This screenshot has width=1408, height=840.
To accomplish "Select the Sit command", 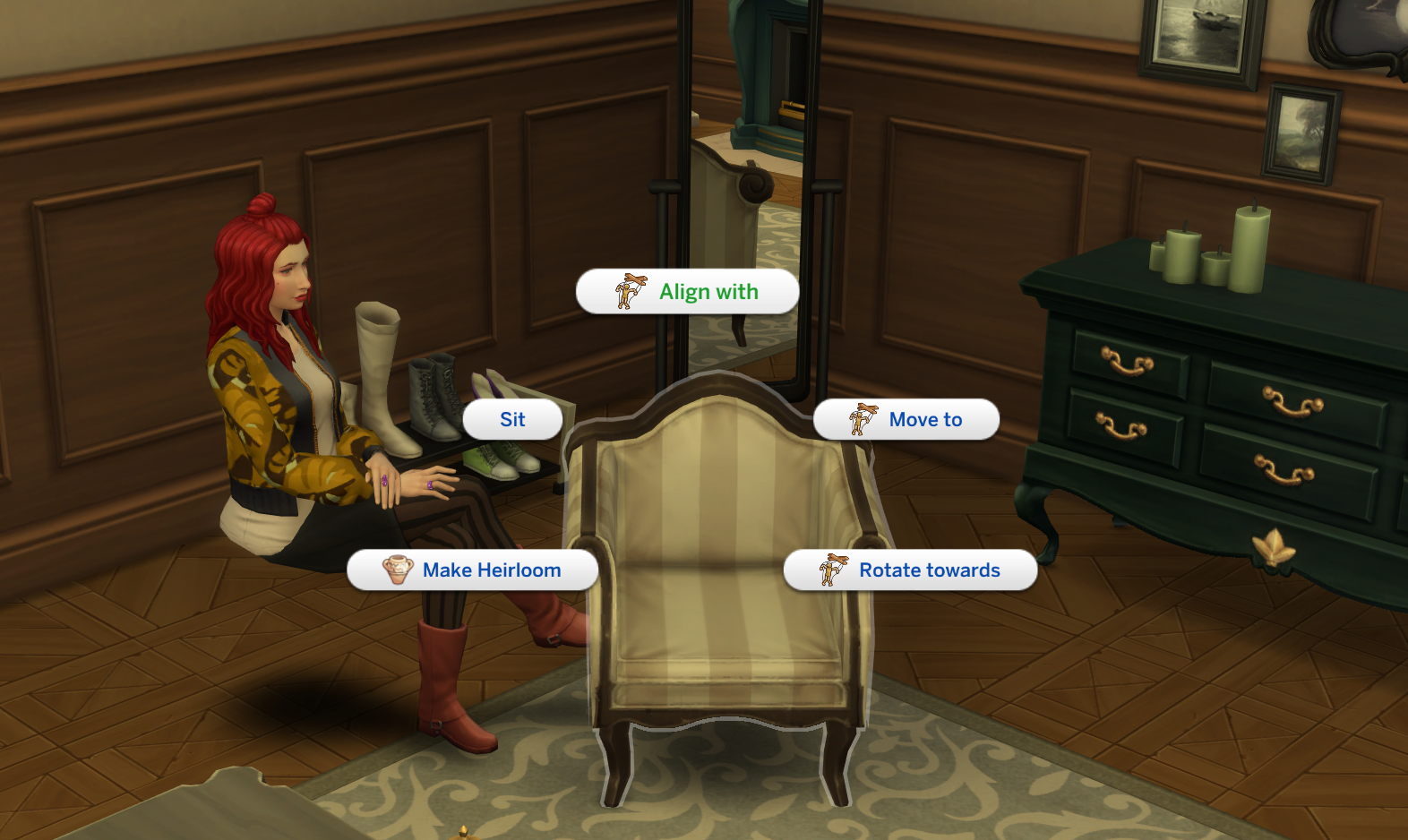I will coord(513,419).
